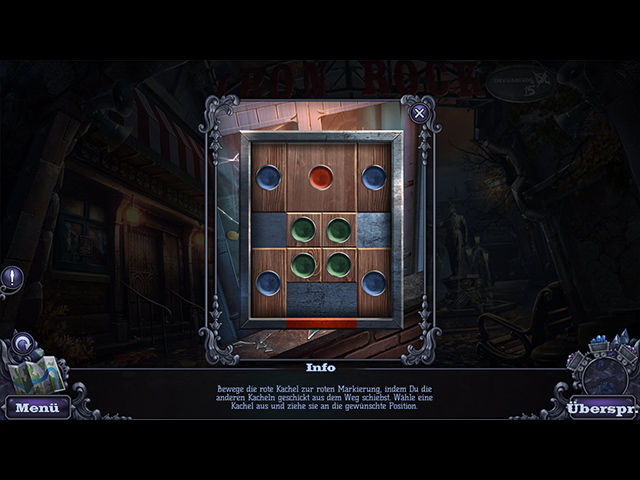640x480 pixels.
Task: Skip the puzzle with Überspr. button
Action: [x=602, y=407]
